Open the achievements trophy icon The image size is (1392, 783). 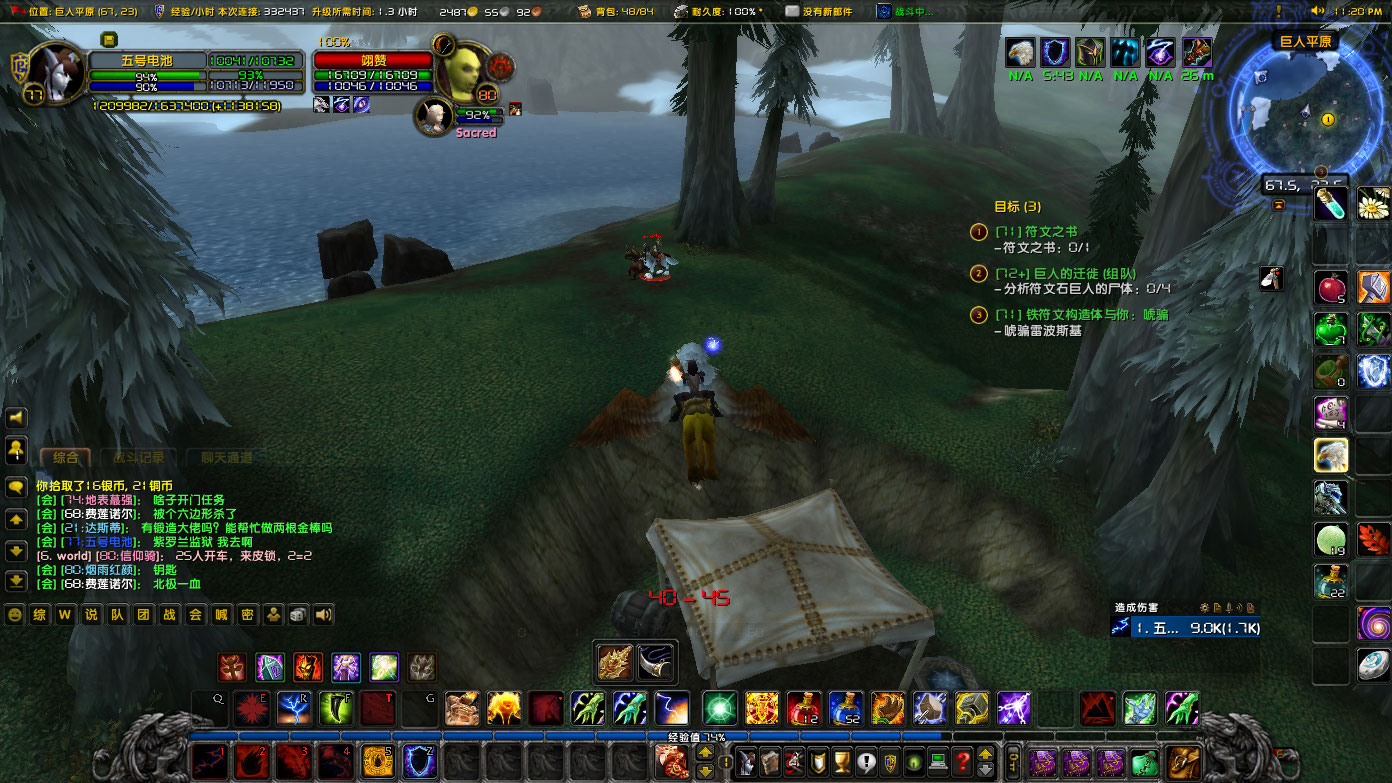coord(841,762)
